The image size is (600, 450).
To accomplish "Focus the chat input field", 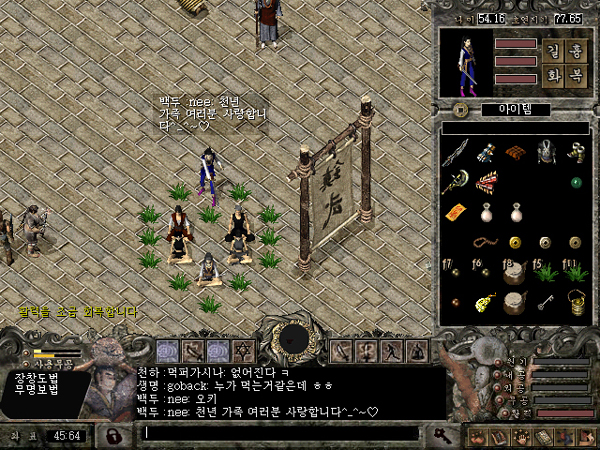I will click(280, 433).
